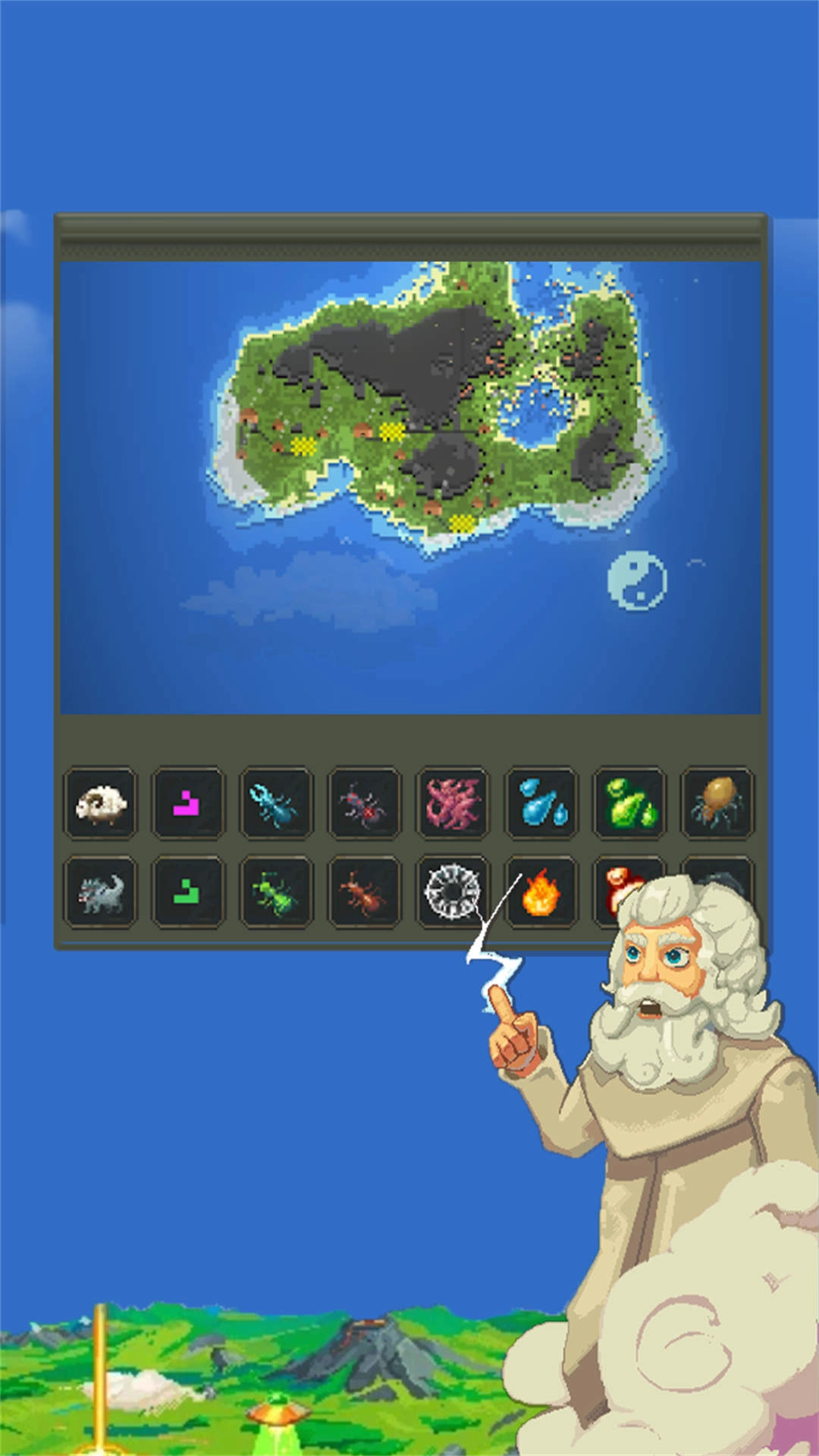Choose the blue rain droplets power
The image size is (819, 1456).
(x=541, y=804)
